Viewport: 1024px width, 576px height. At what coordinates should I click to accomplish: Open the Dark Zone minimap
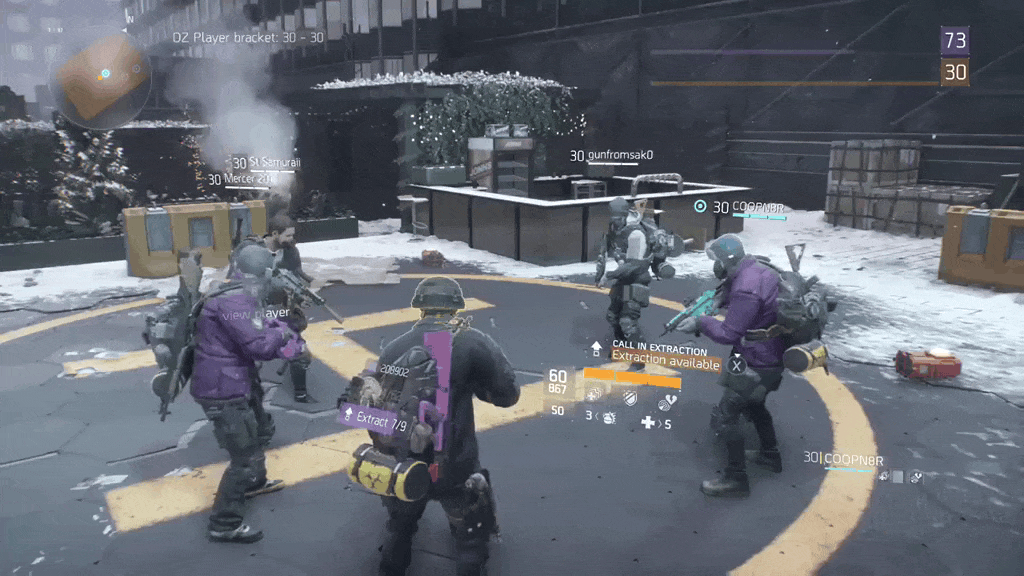coord(104,77)
